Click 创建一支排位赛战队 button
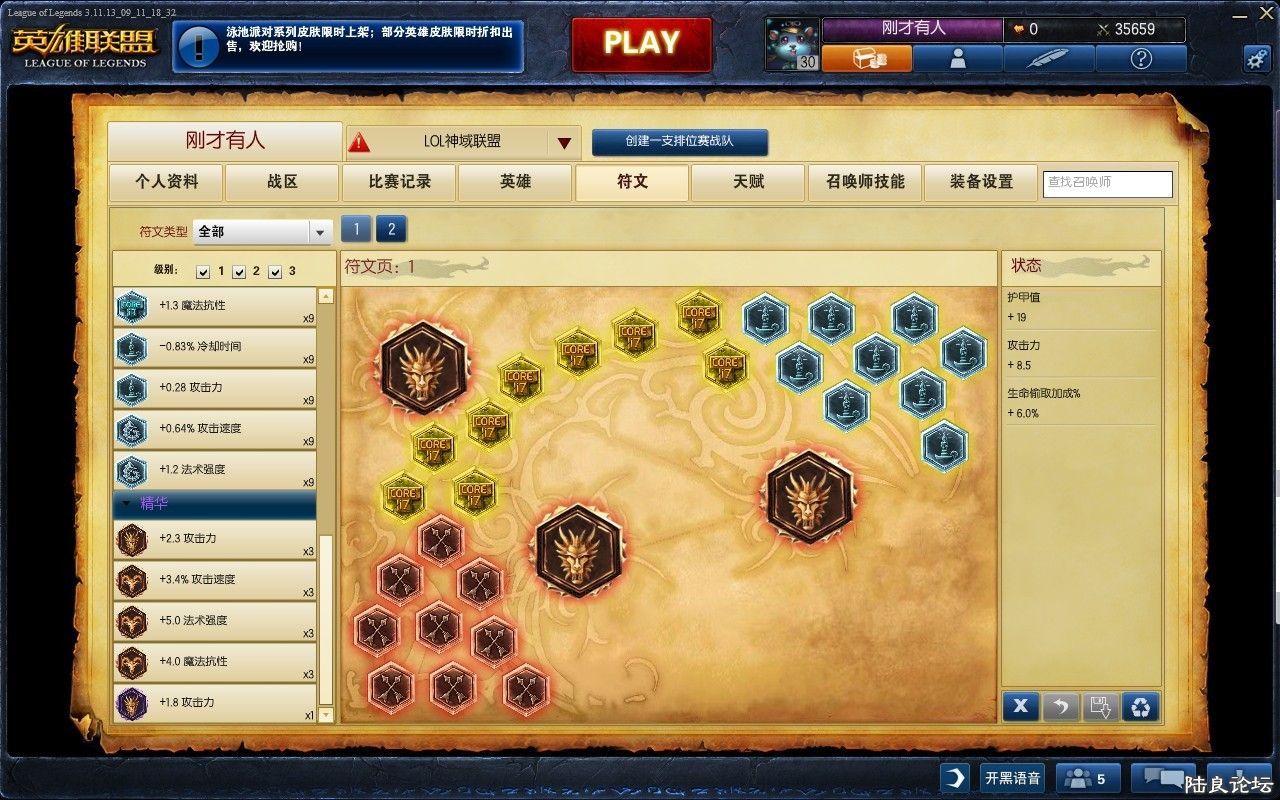Viewport: 1280px width, 800px height. tap(680, 142)
